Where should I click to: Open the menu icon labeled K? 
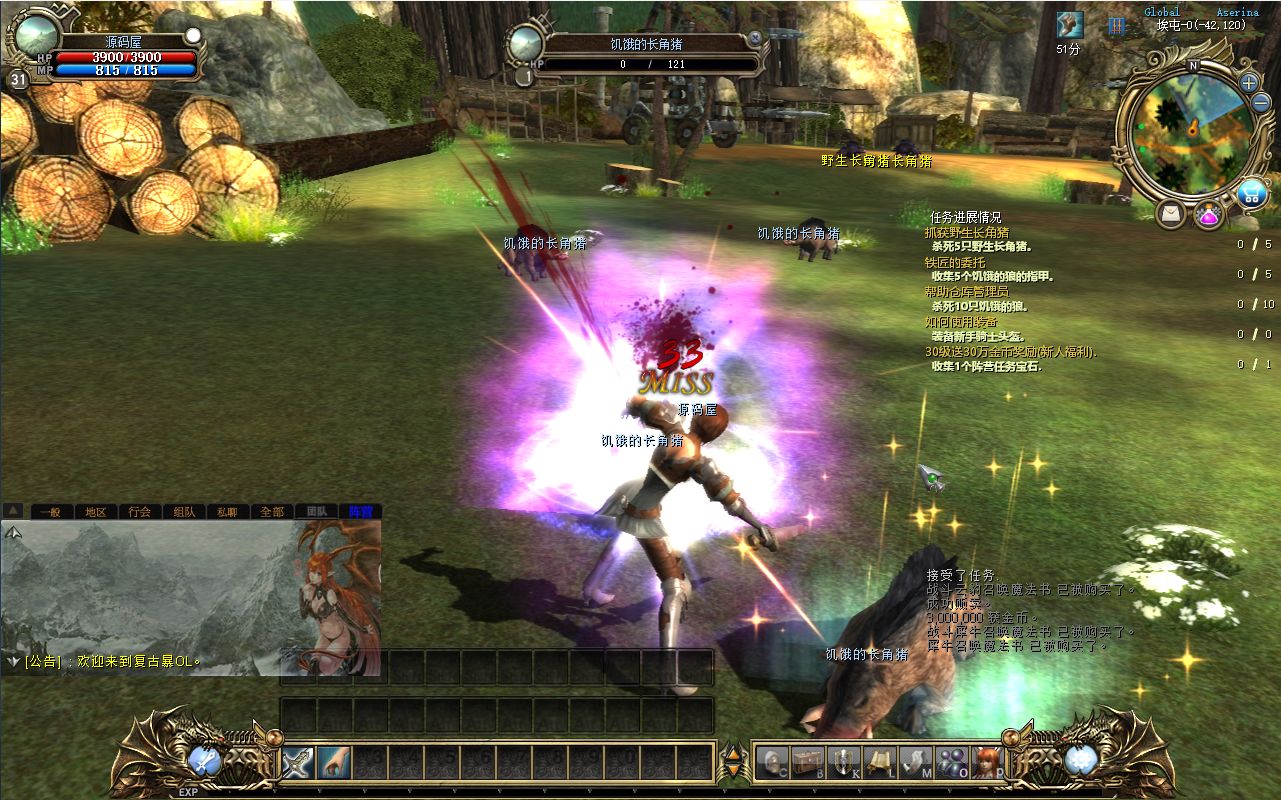tap(844, 763)
